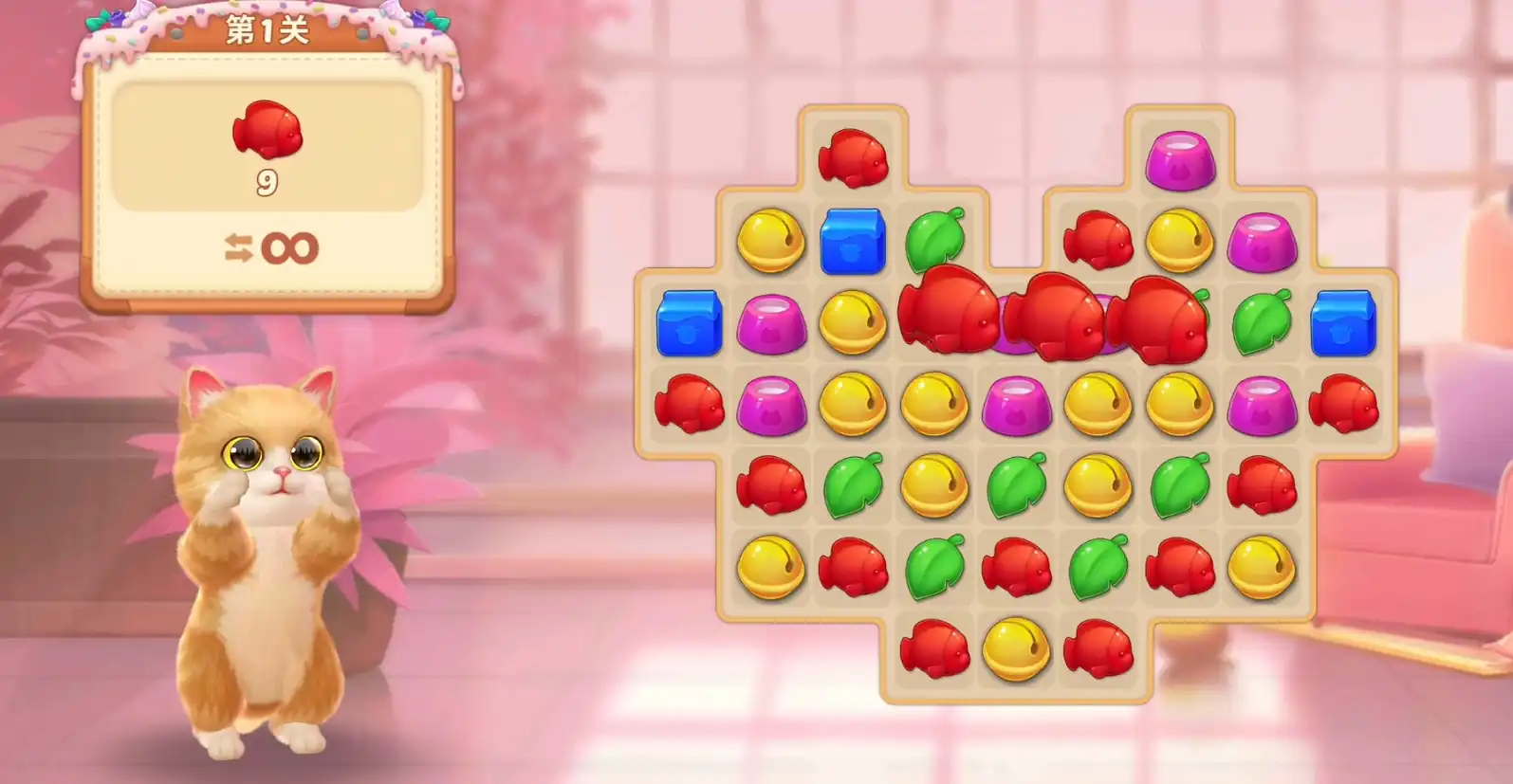1513x784 pixels.
Task: Select the red fish goal icon
Action: pyautogui.click(x=268, y=130)
